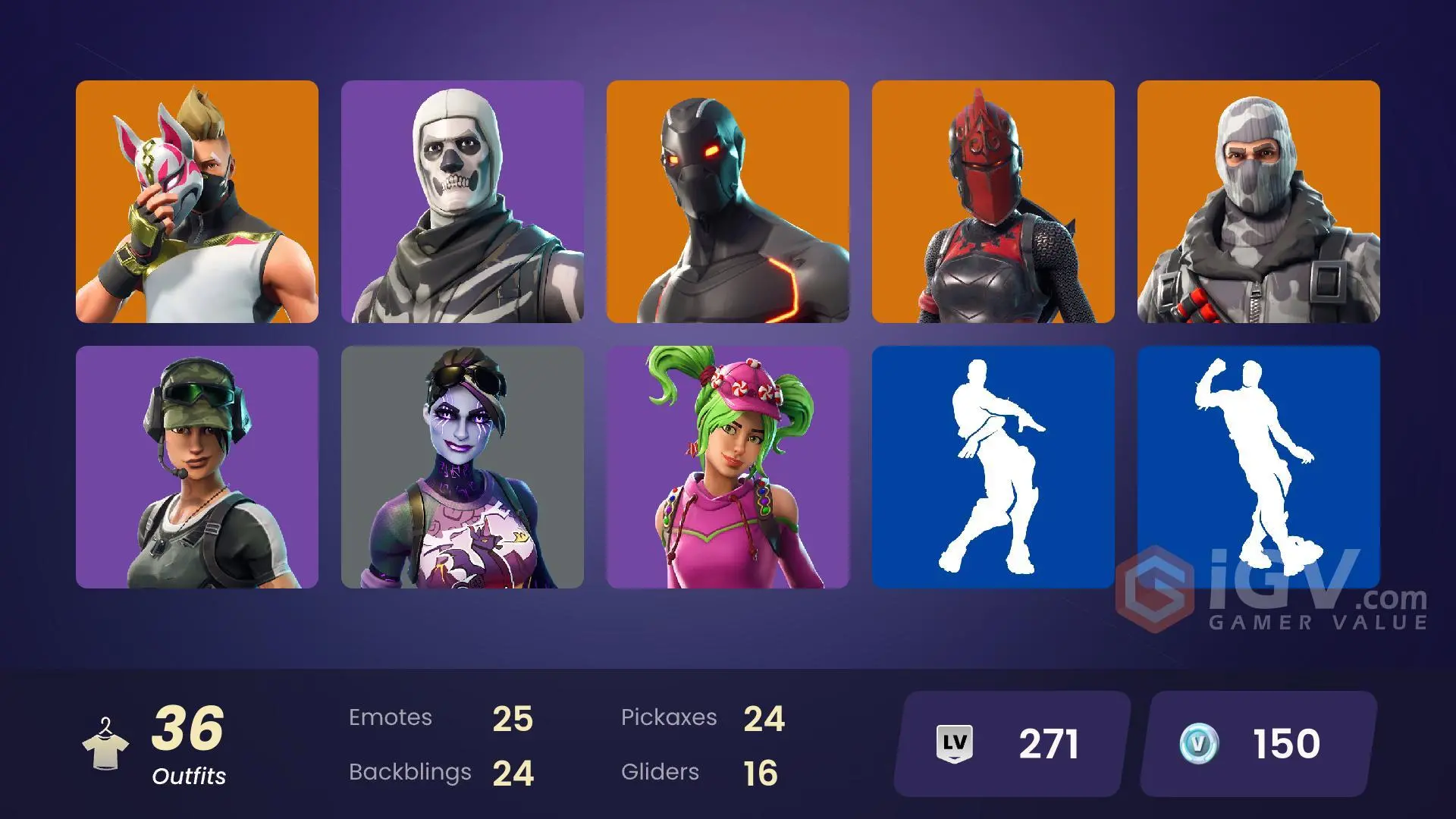
Task: Select the flexing emote silhouette icon
Action: point(1259,466)
